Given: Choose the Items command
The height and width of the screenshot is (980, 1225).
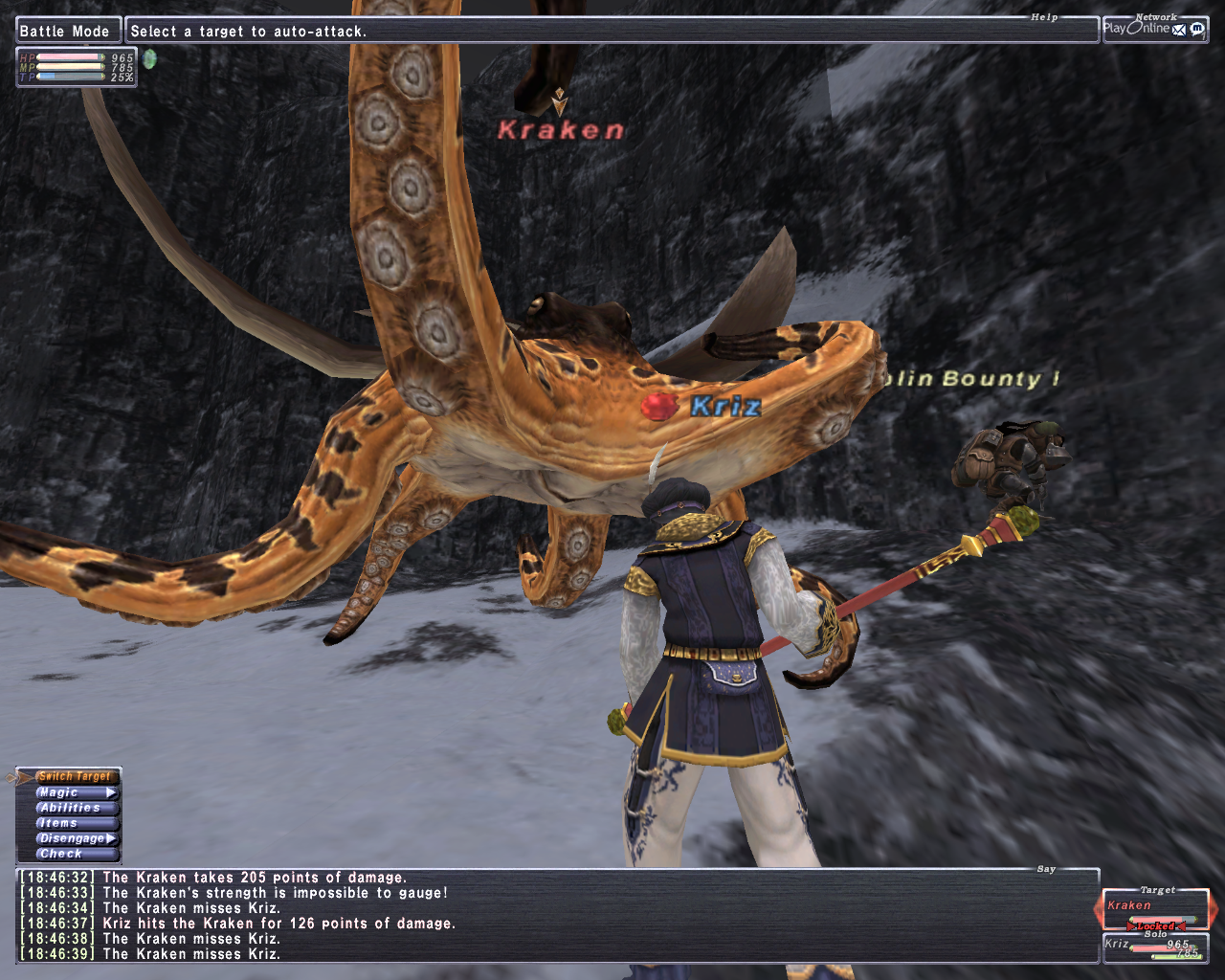Looking at the screenshot, I should 75,823.
